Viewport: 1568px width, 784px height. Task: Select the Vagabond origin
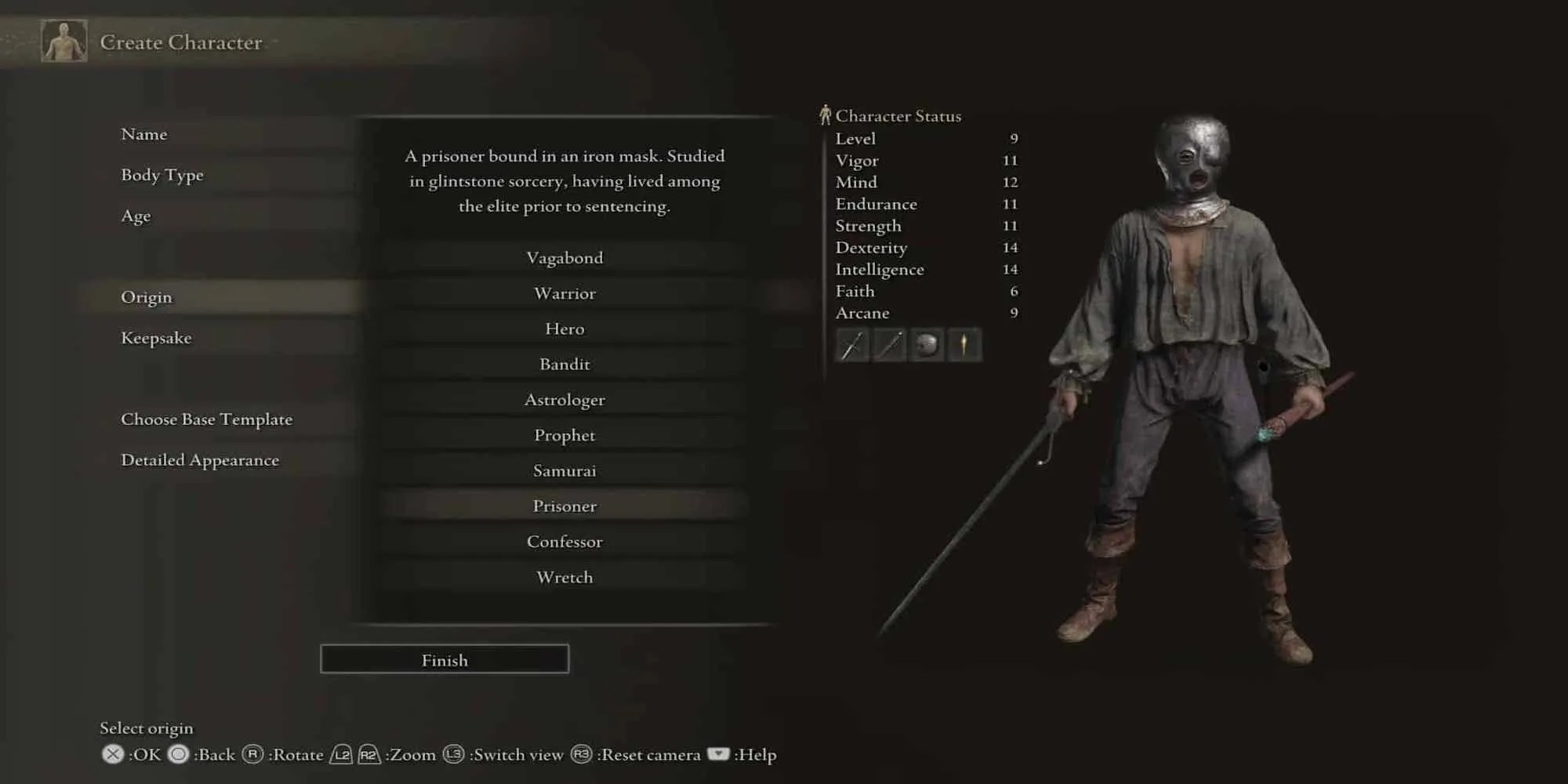(x=564, y=257)
